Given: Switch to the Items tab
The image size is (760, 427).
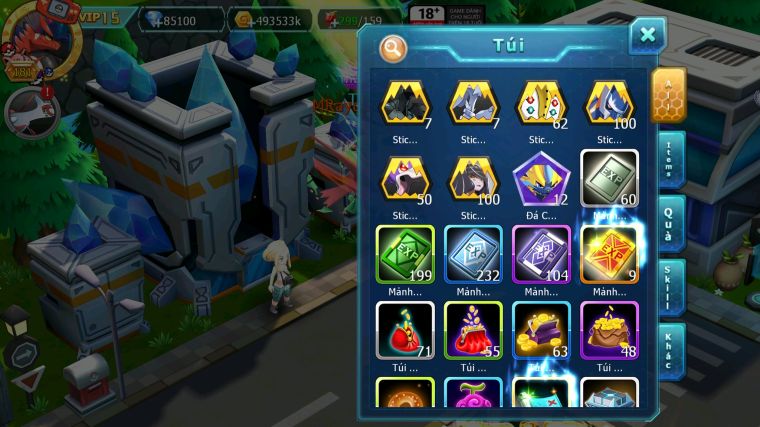Looking at the screenshot, I should pos(670,160).
